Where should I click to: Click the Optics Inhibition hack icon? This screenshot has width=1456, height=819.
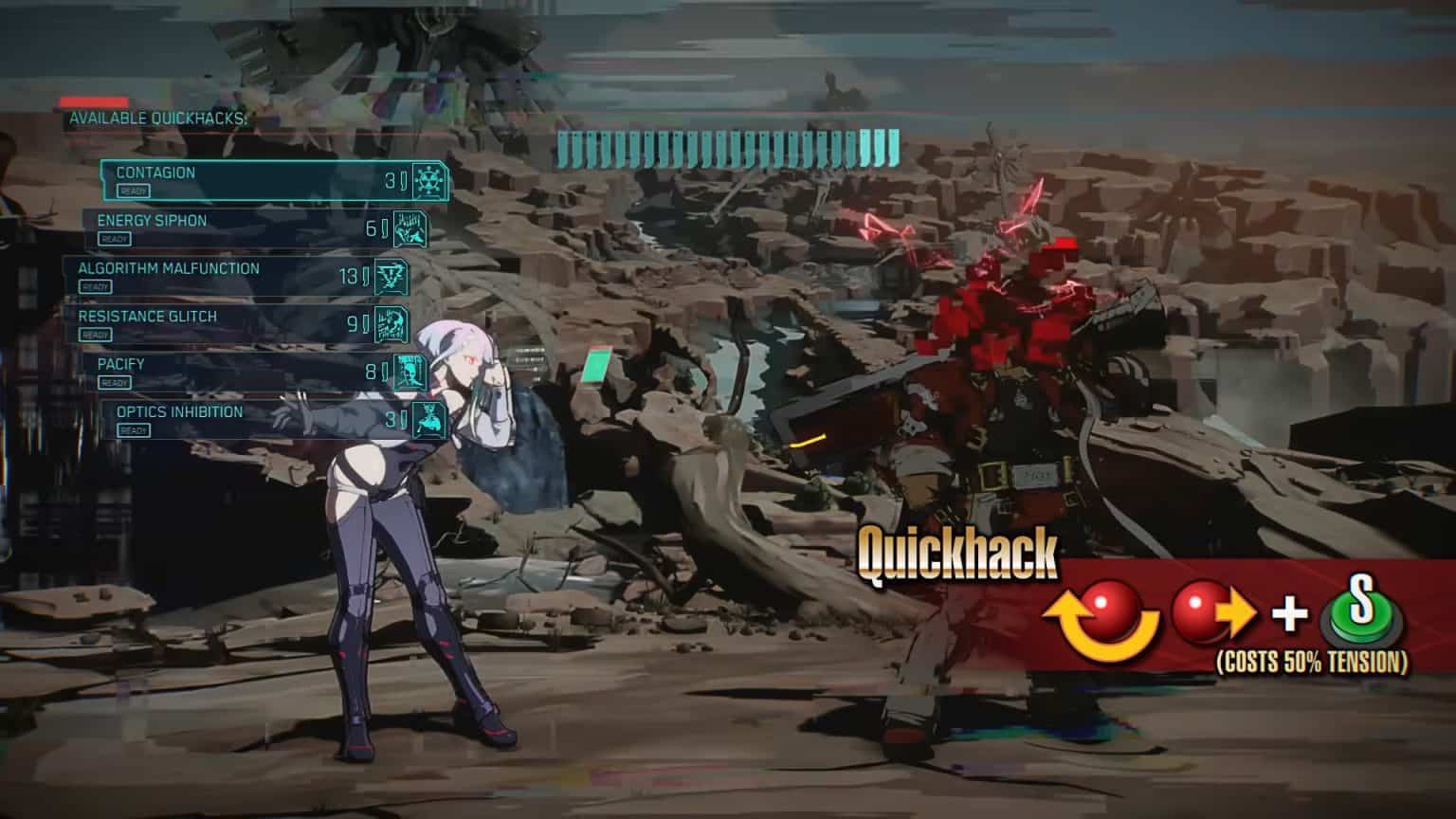(x=428, y=419)
